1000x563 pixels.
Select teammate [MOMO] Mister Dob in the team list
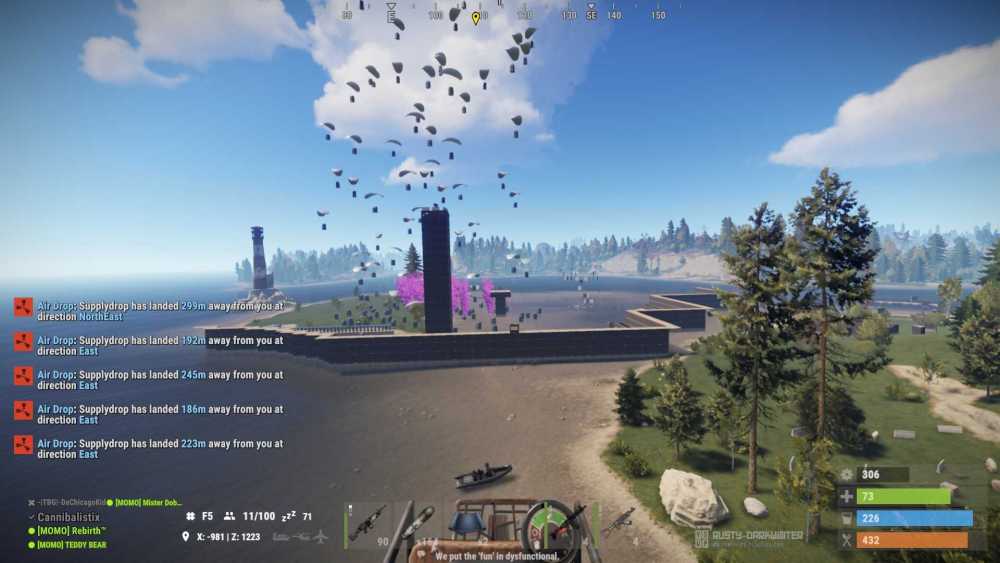pos(146,502)
